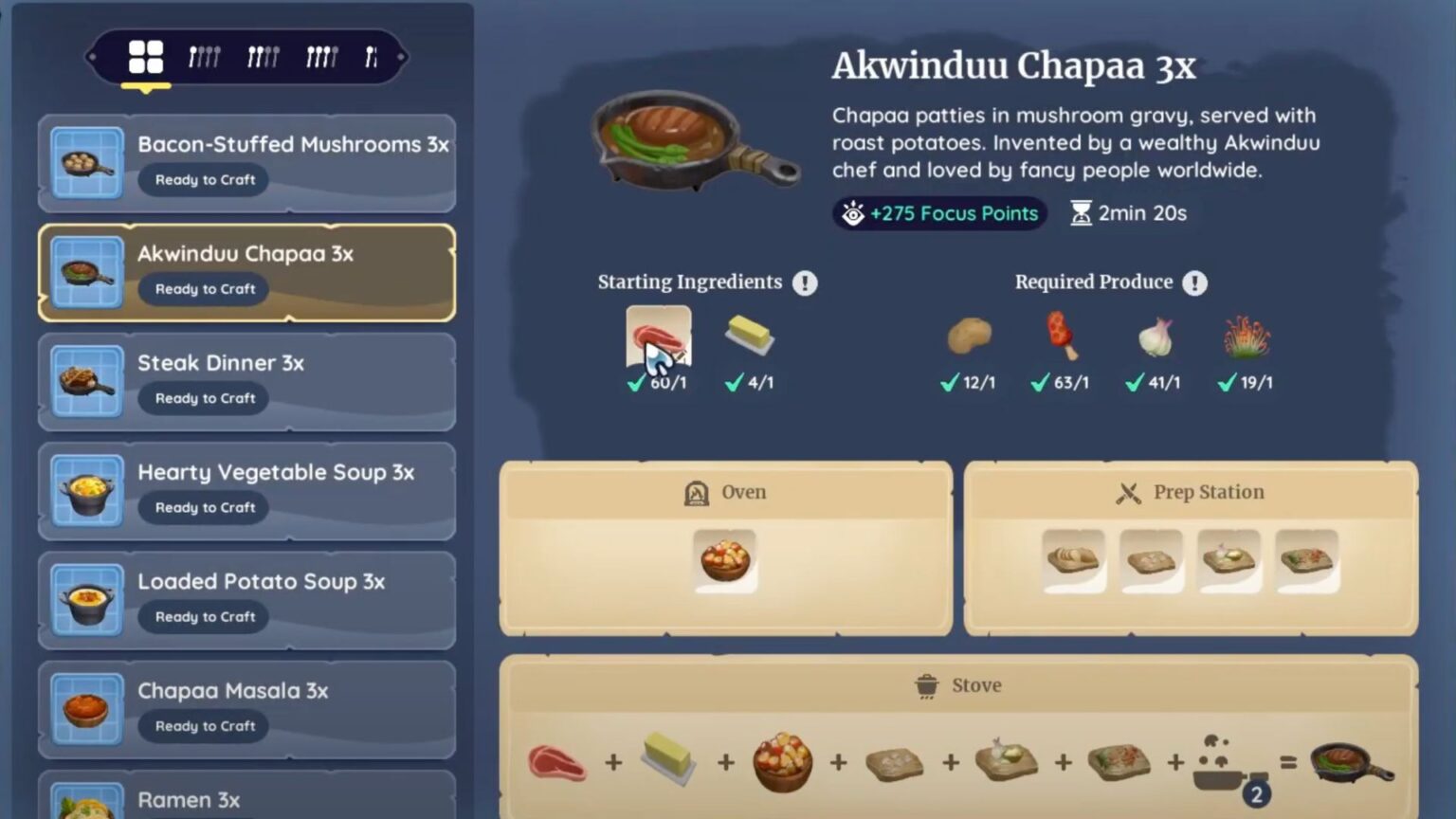Select the wild garlic produce icon

[x=1154, y=339]
